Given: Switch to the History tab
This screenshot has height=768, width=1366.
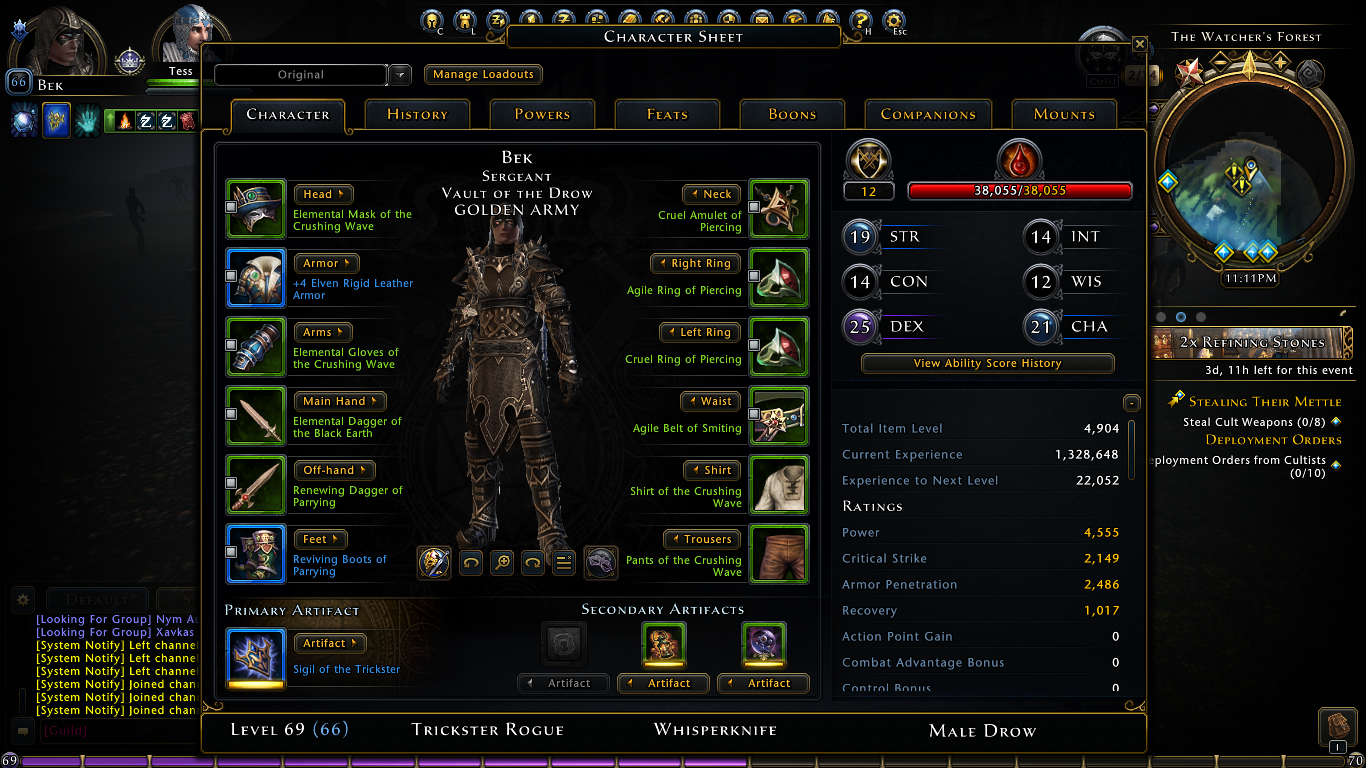Looking at the screenshot, I should [417, 115].
